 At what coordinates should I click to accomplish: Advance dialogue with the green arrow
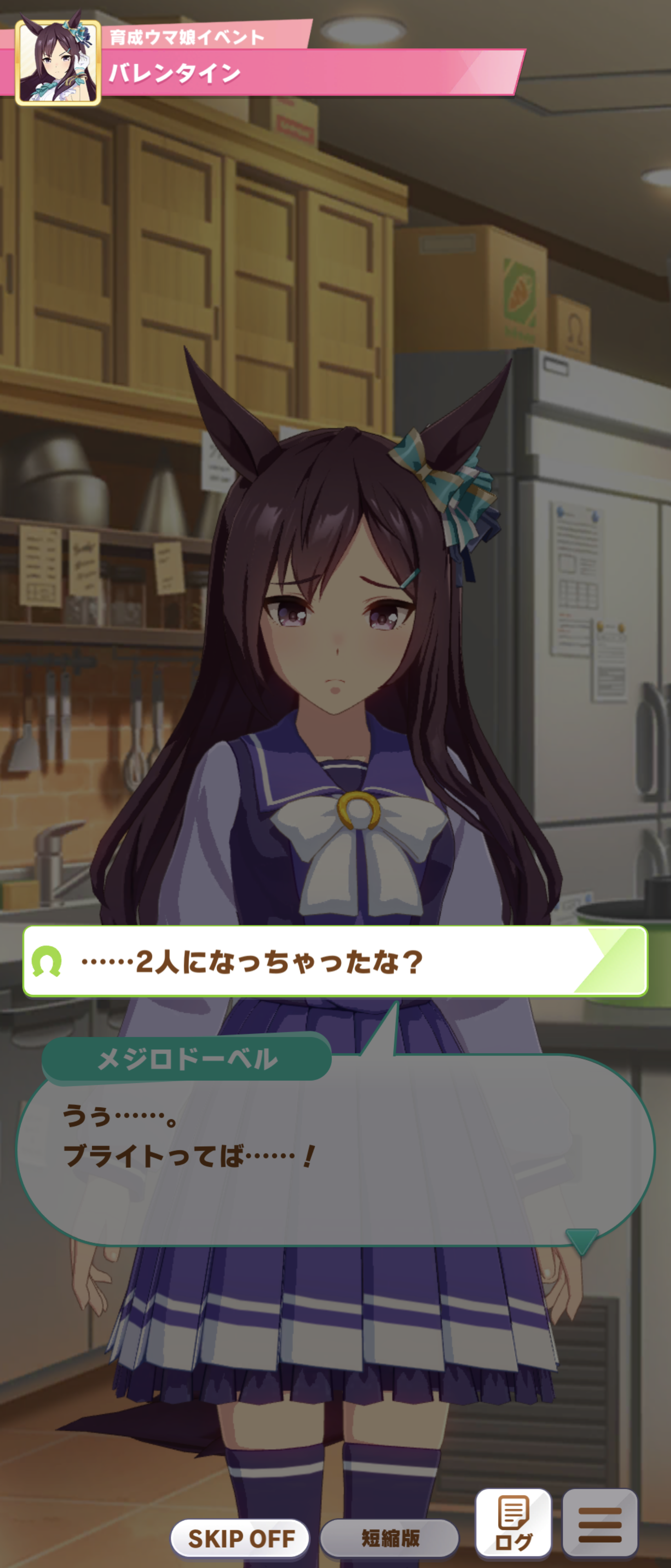point(581,1241)
